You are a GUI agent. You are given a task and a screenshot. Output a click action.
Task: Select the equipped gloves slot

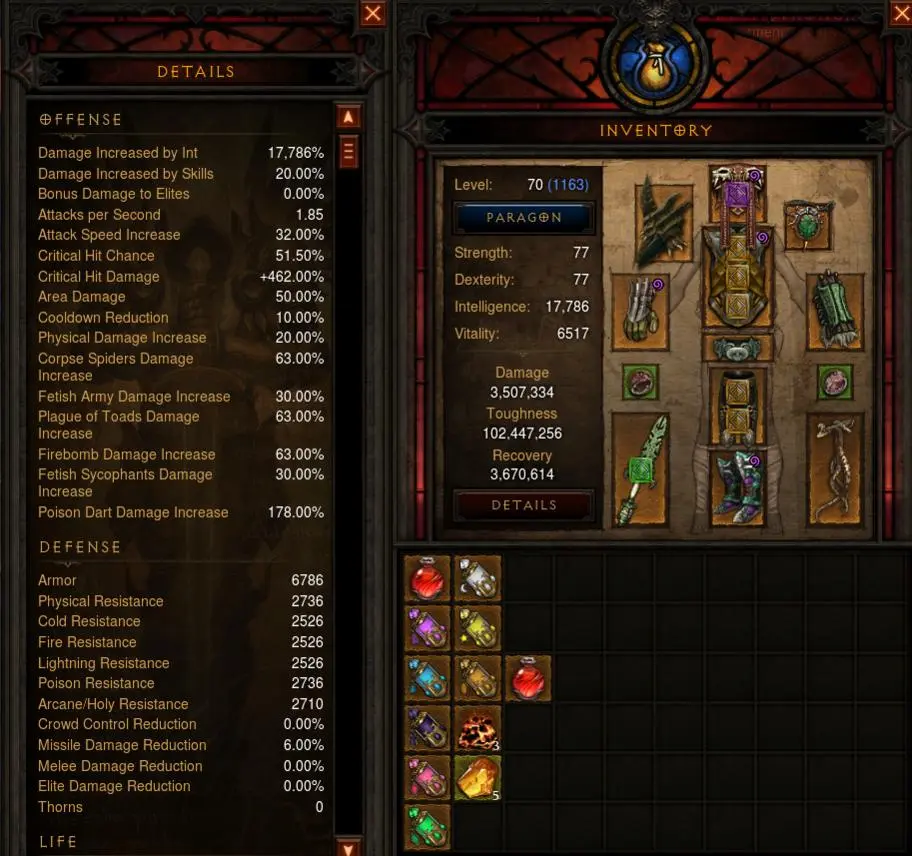(640, 311)
